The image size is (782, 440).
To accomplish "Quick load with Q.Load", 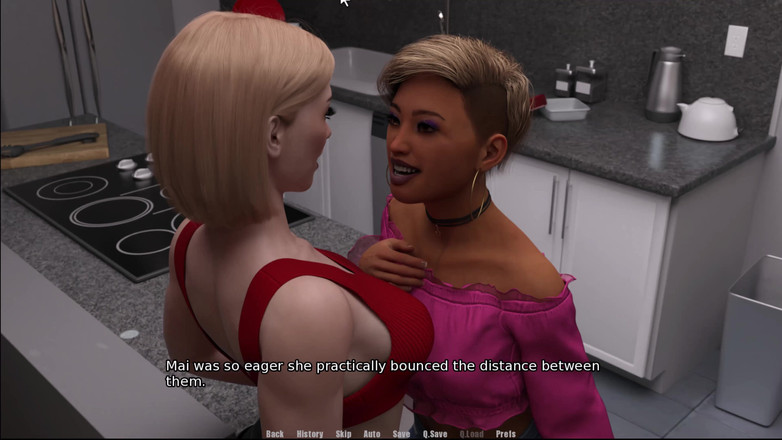I will [x=472, y=434].
